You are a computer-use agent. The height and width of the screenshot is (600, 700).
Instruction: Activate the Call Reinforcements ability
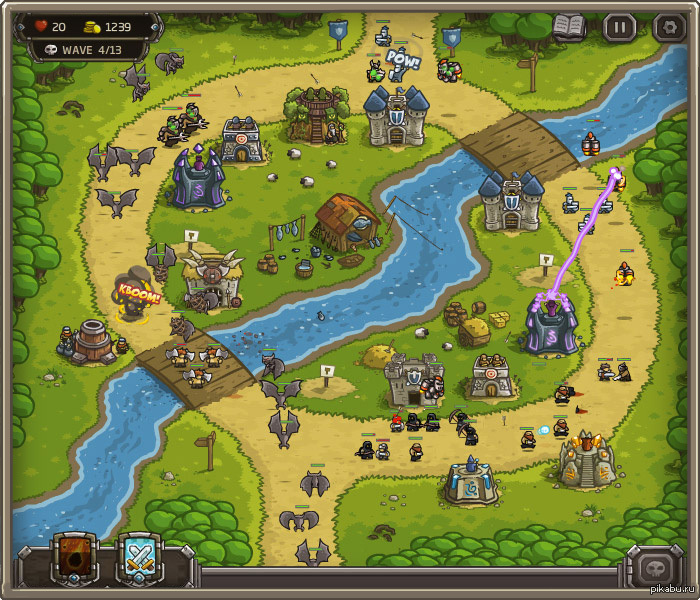[x=140, y=558]
